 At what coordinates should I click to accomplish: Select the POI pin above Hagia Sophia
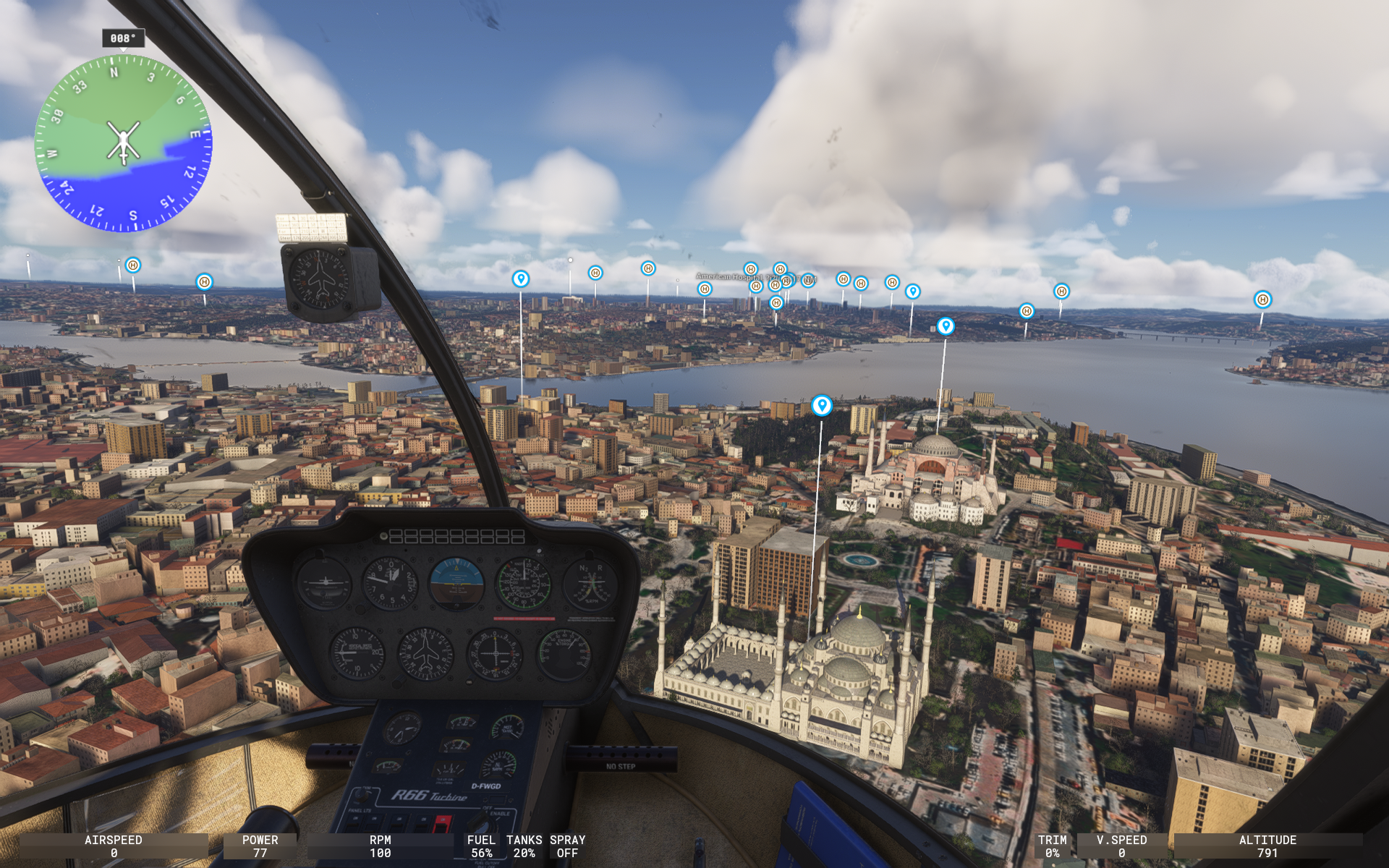945,326
